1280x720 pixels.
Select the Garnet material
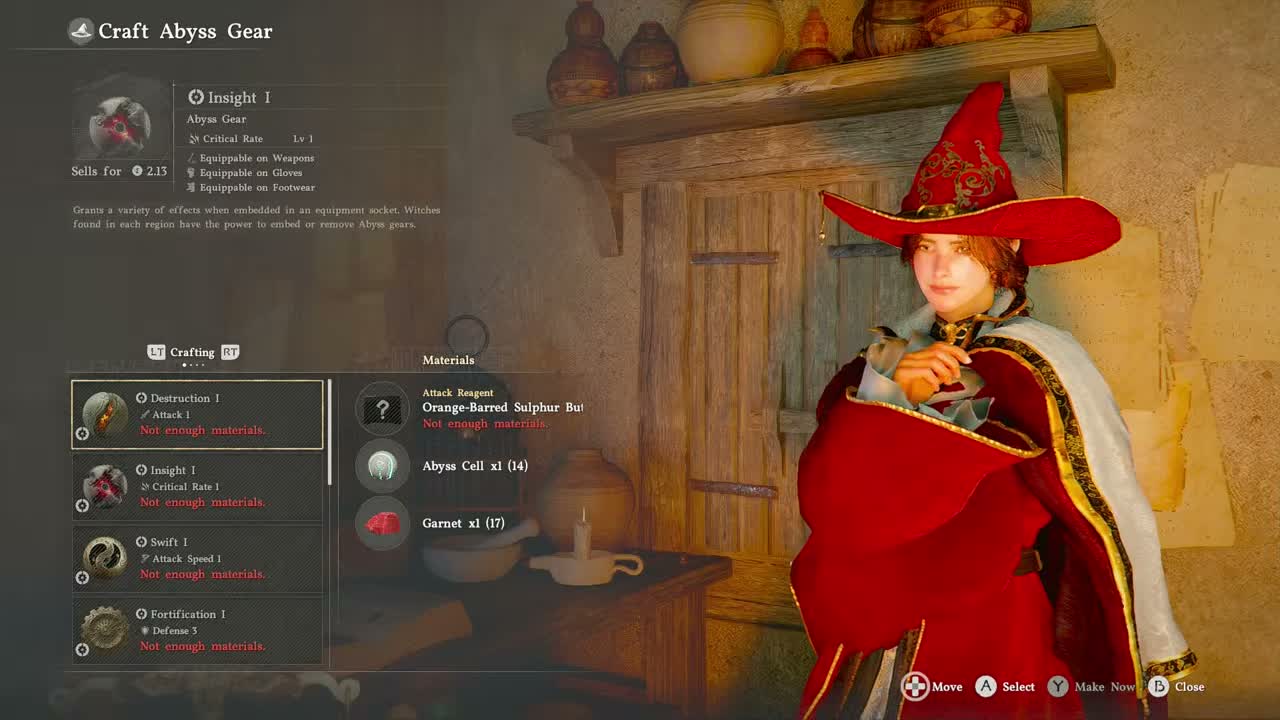383,523
